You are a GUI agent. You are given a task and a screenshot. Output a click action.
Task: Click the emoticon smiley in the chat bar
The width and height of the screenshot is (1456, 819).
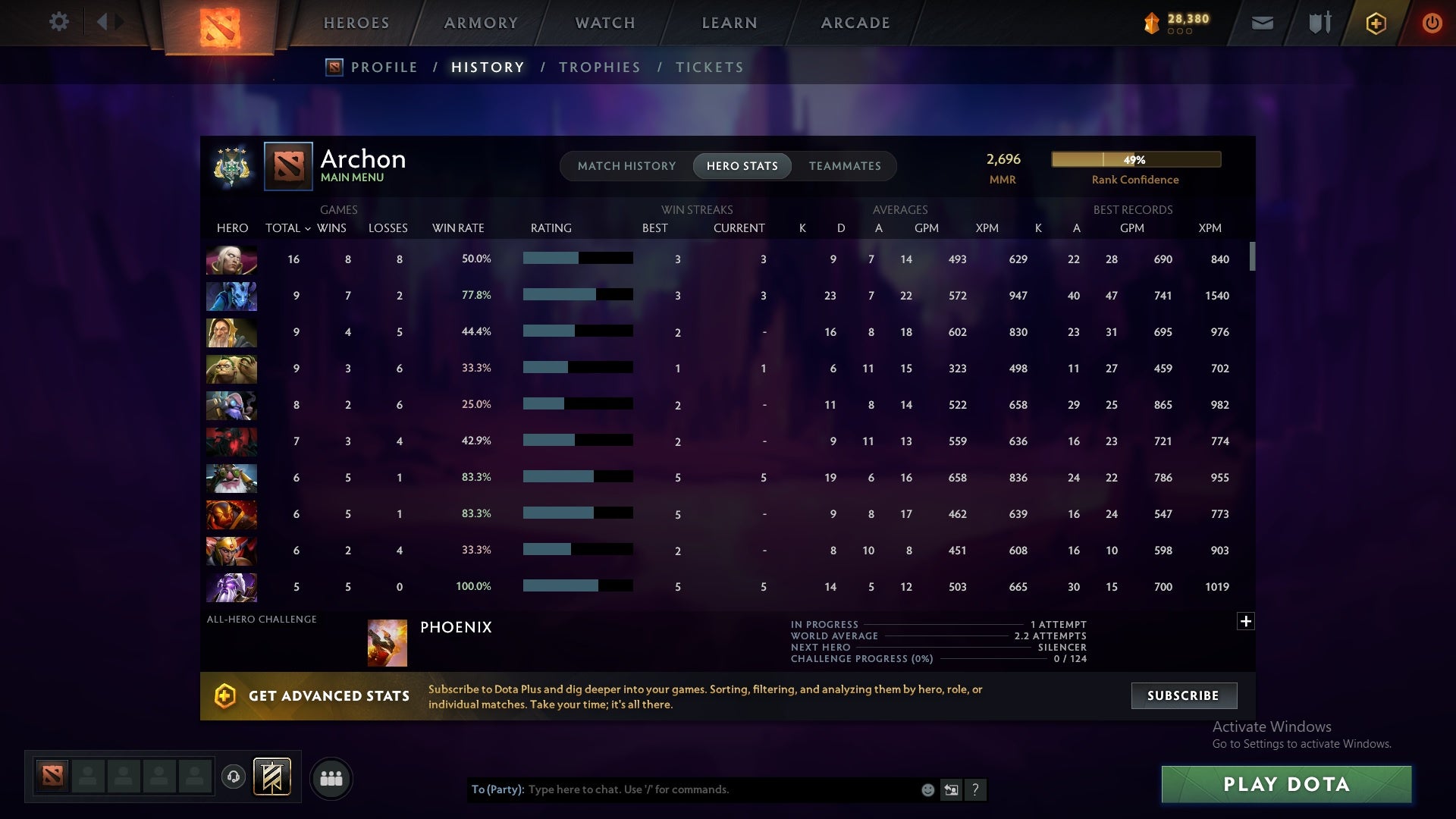pos(927,789)
